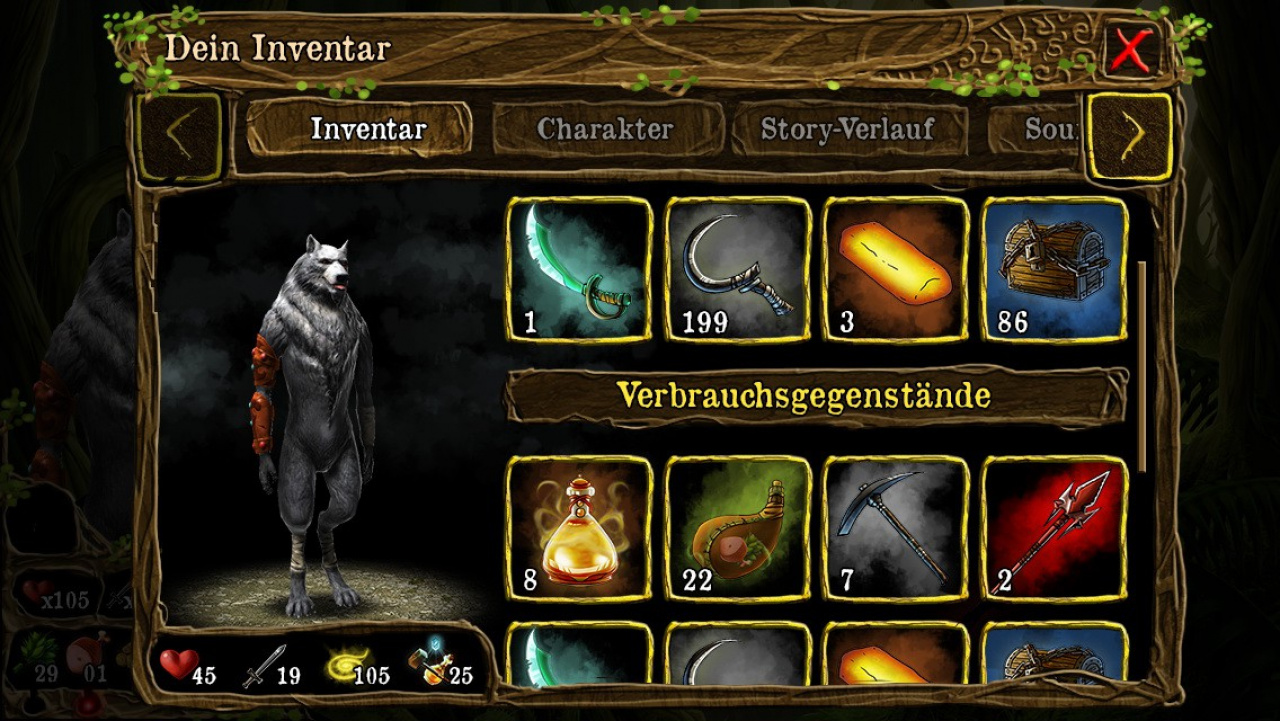Screen dimensions: 1280x721
Task: Click the left arrow tab scroller
Action: [x=180, y=137]
